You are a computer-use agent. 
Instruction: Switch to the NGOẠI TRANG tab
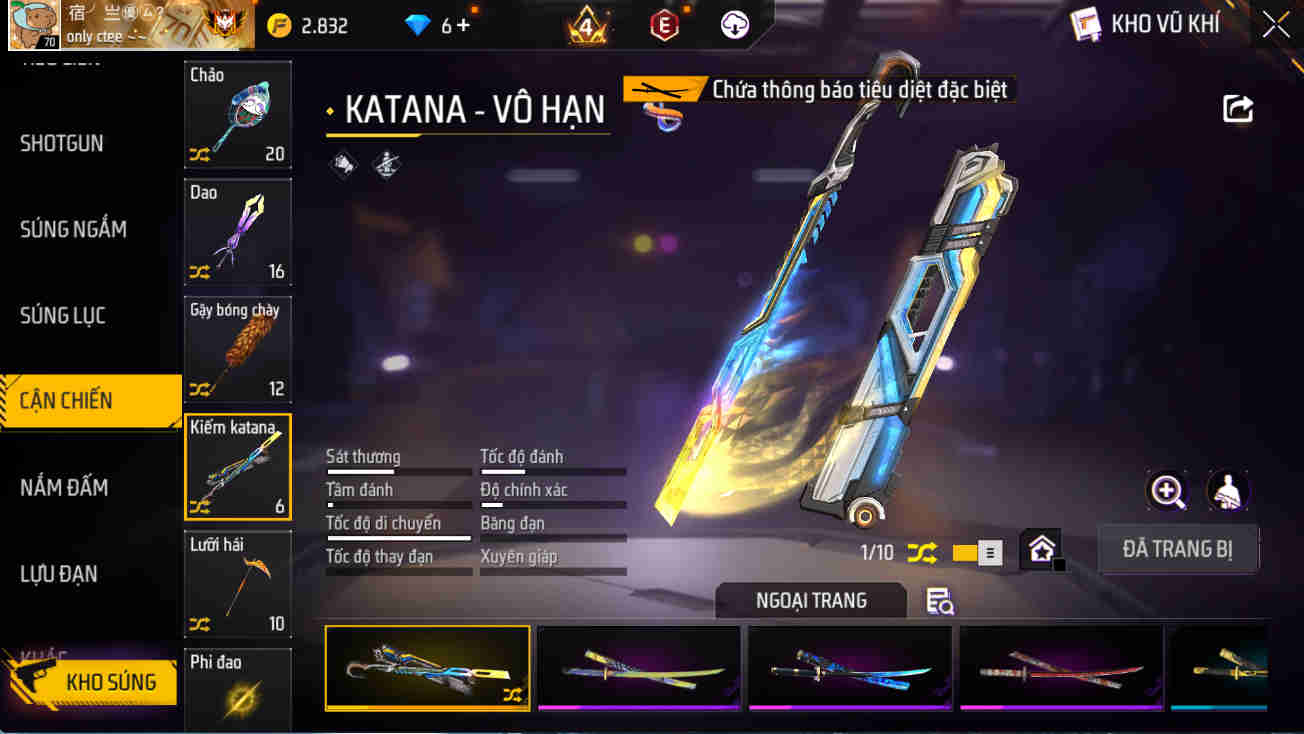(810, 600)
